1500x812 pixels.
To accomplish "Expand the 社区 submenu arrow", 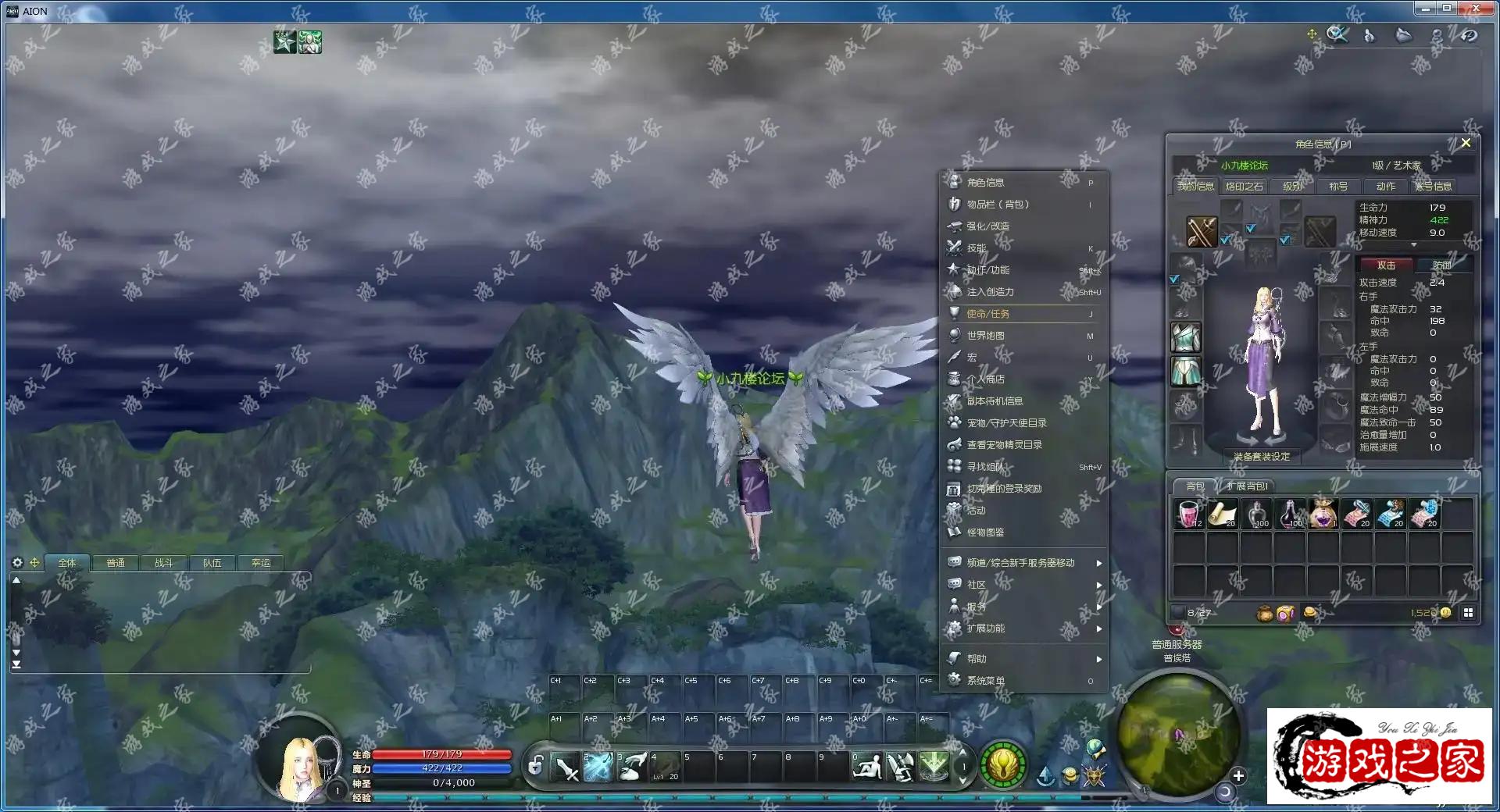I will pos(1100,584).
